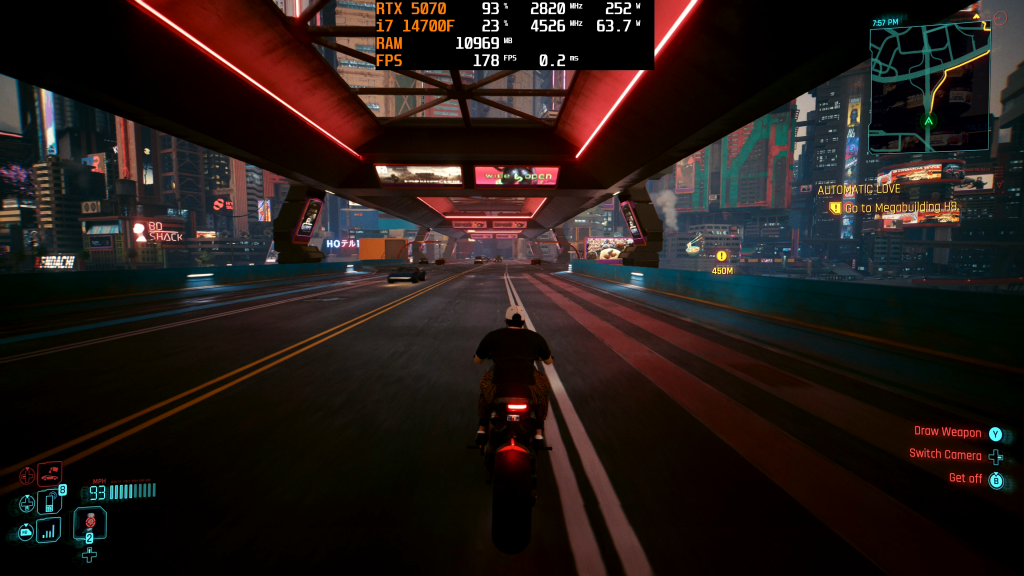This screenshot has width=1024, height=576.
Task: Click the yellow 450M objective waypoint marker
Action: [x=722, y=257]
